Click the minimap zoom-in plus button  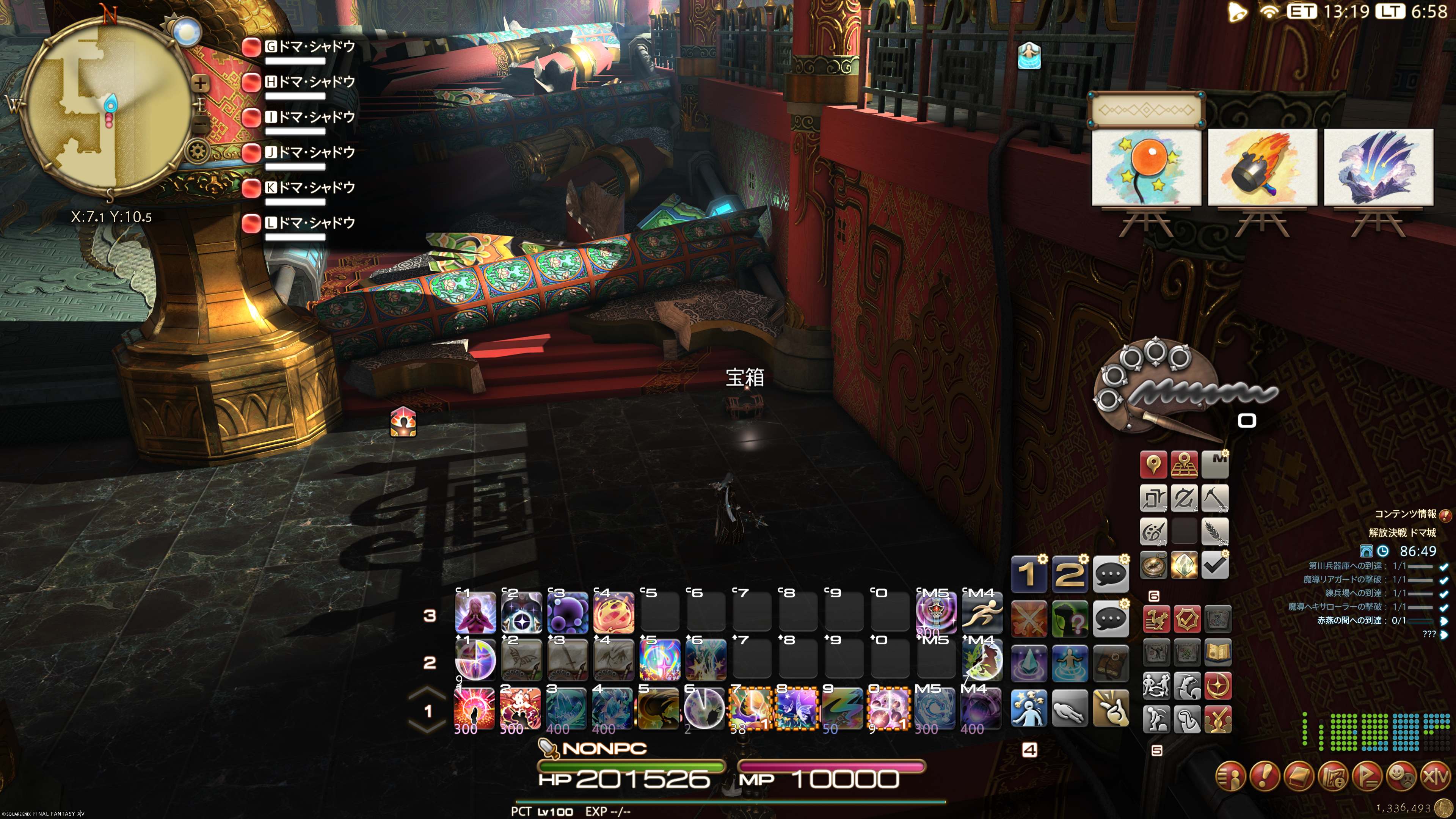pyautogui.click(x=200, y=84)
